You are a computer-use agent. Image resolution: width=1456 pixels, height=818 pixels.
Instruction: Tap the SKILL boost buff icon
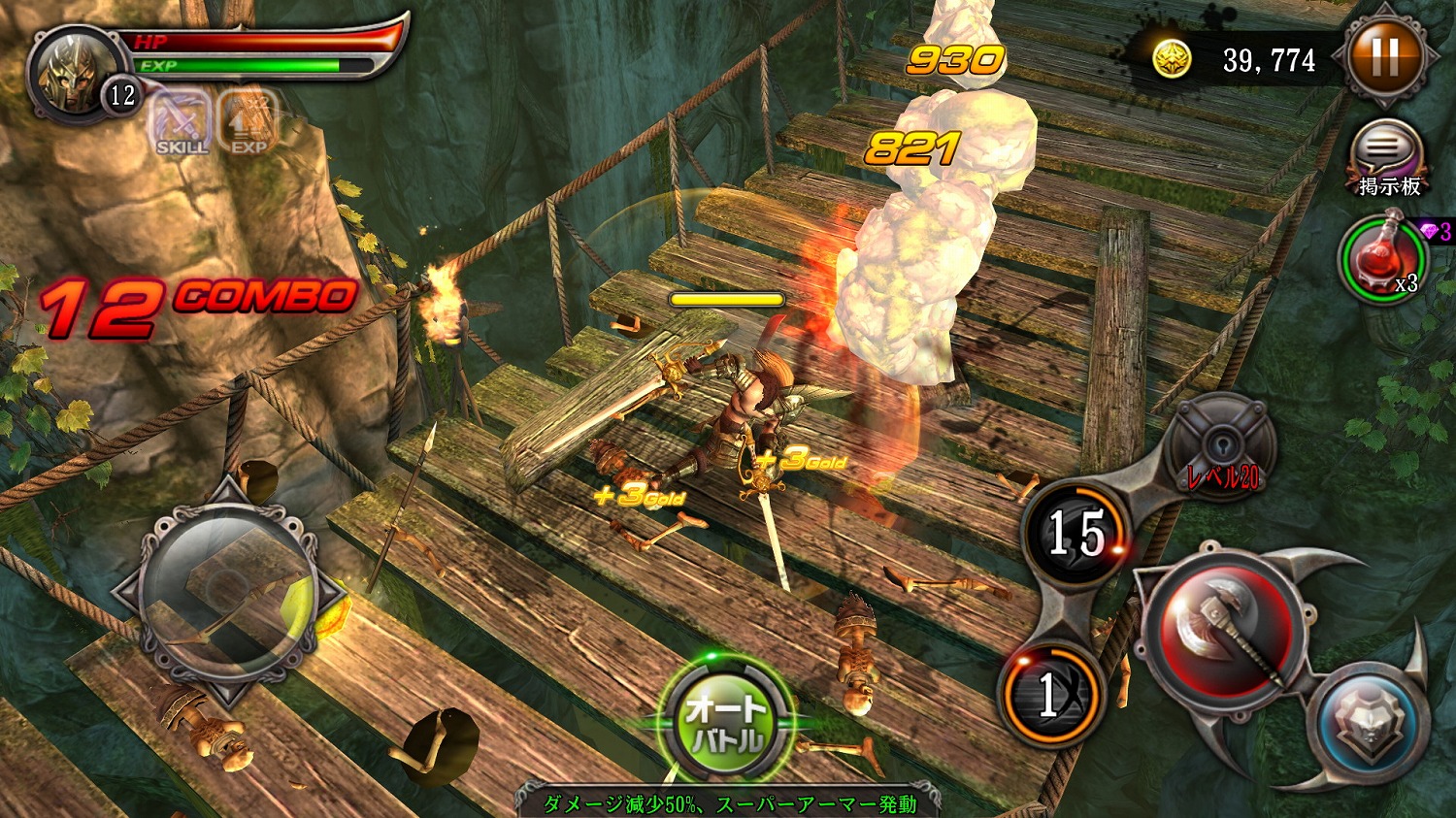(x=182, y=123)
